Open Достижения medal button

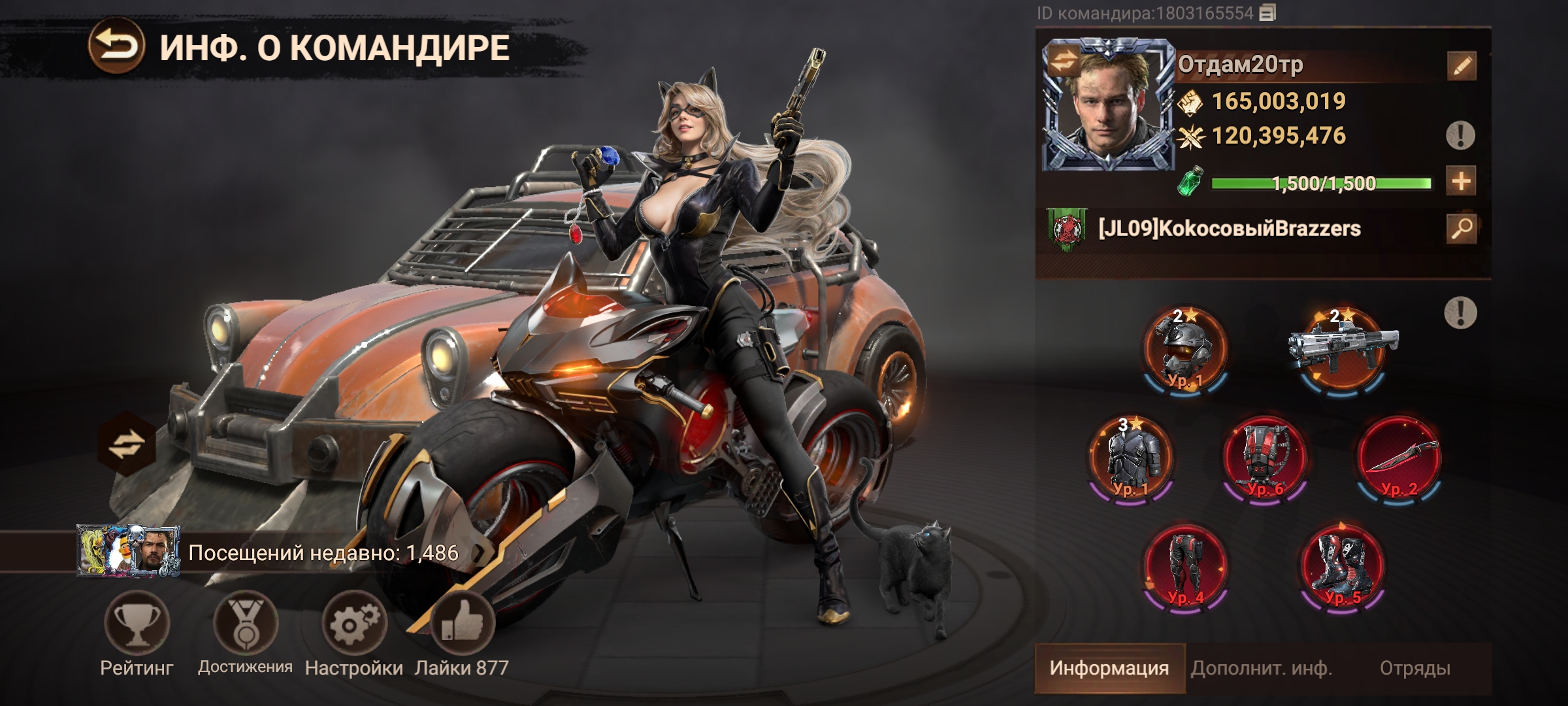(x=246, y=623)
